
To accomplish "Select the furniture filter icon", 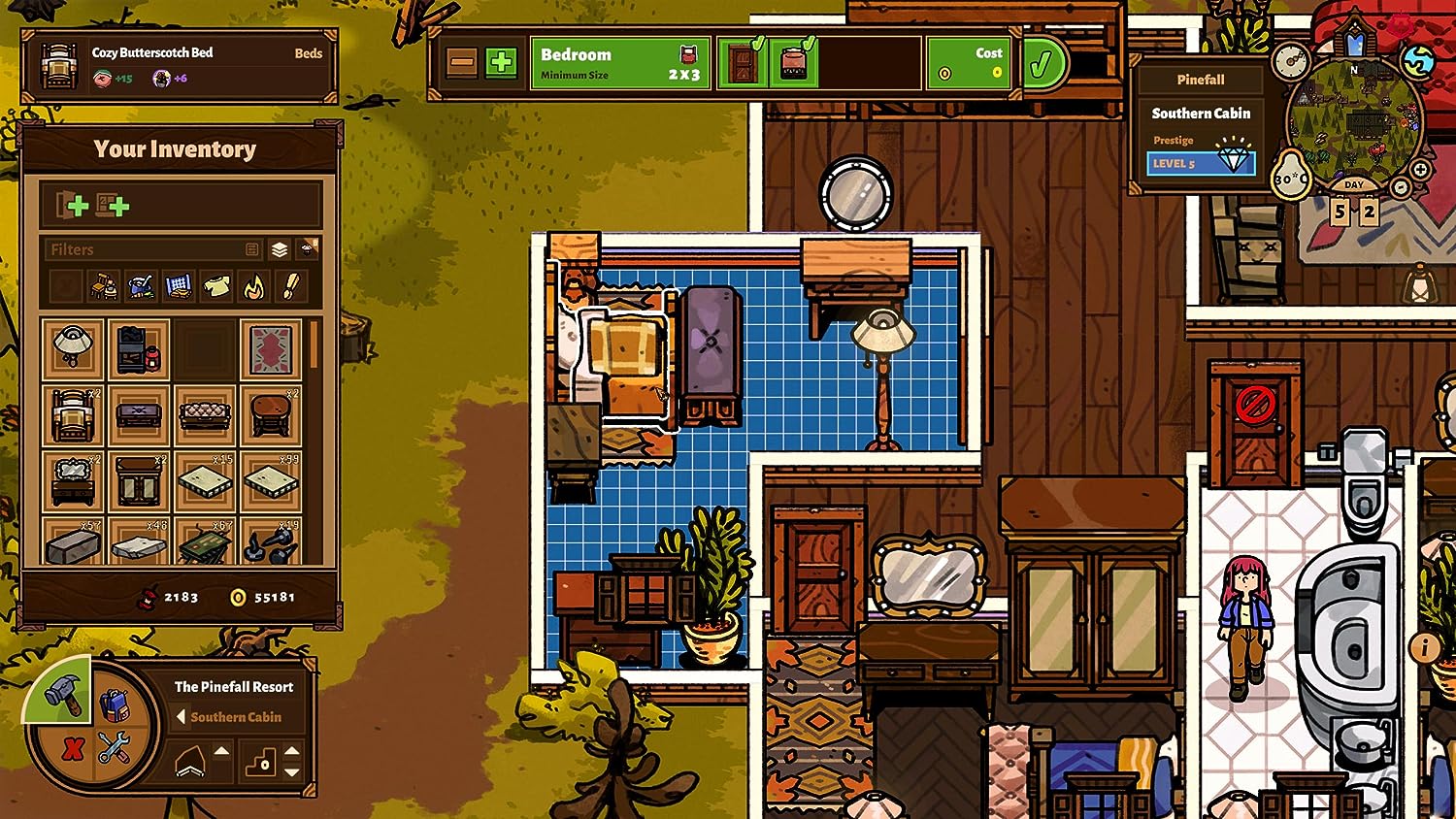I will pyautogui.click(x=105, y=286).
